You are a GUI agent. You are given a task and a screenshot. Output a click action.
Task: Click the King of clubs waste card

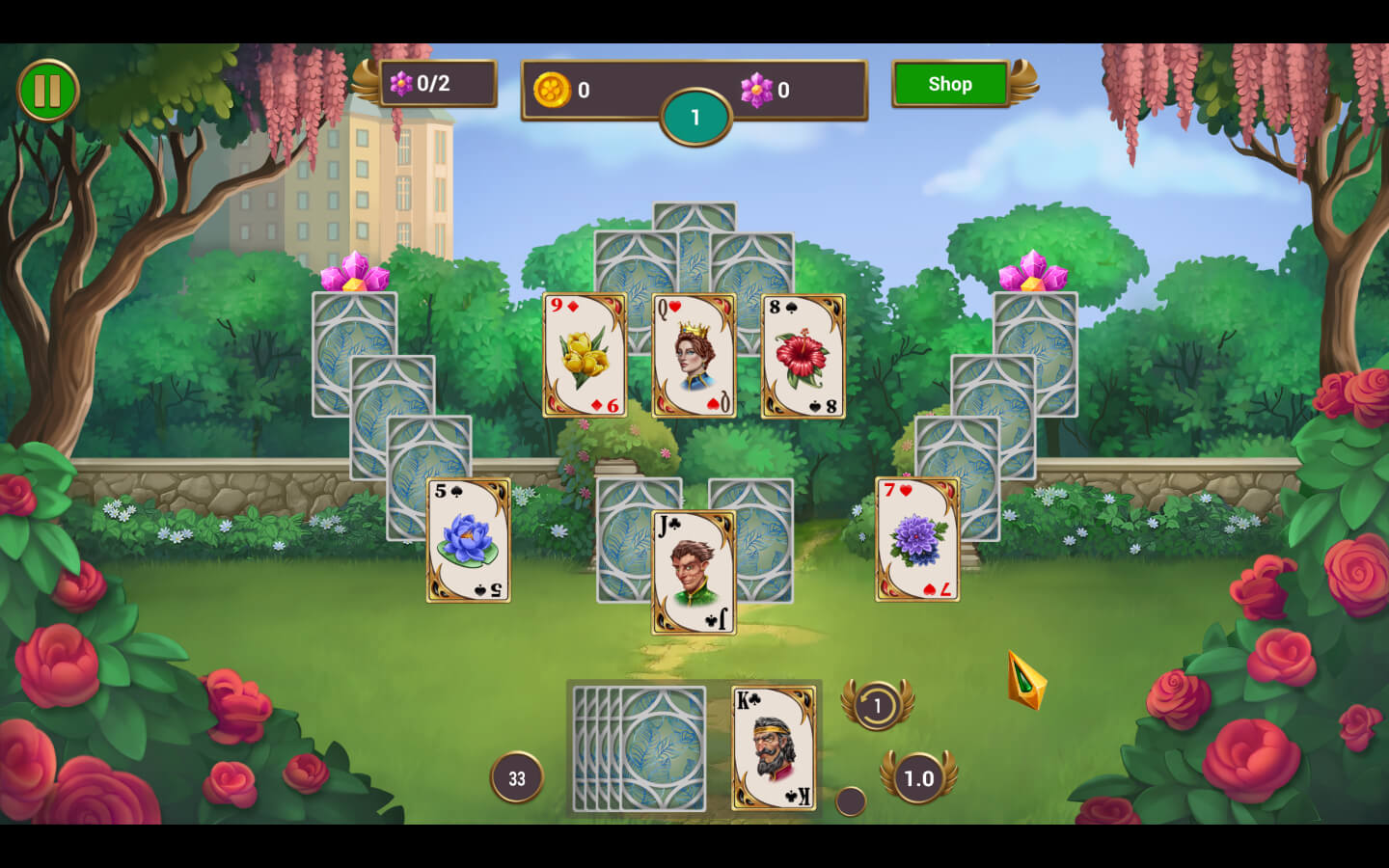774,748
